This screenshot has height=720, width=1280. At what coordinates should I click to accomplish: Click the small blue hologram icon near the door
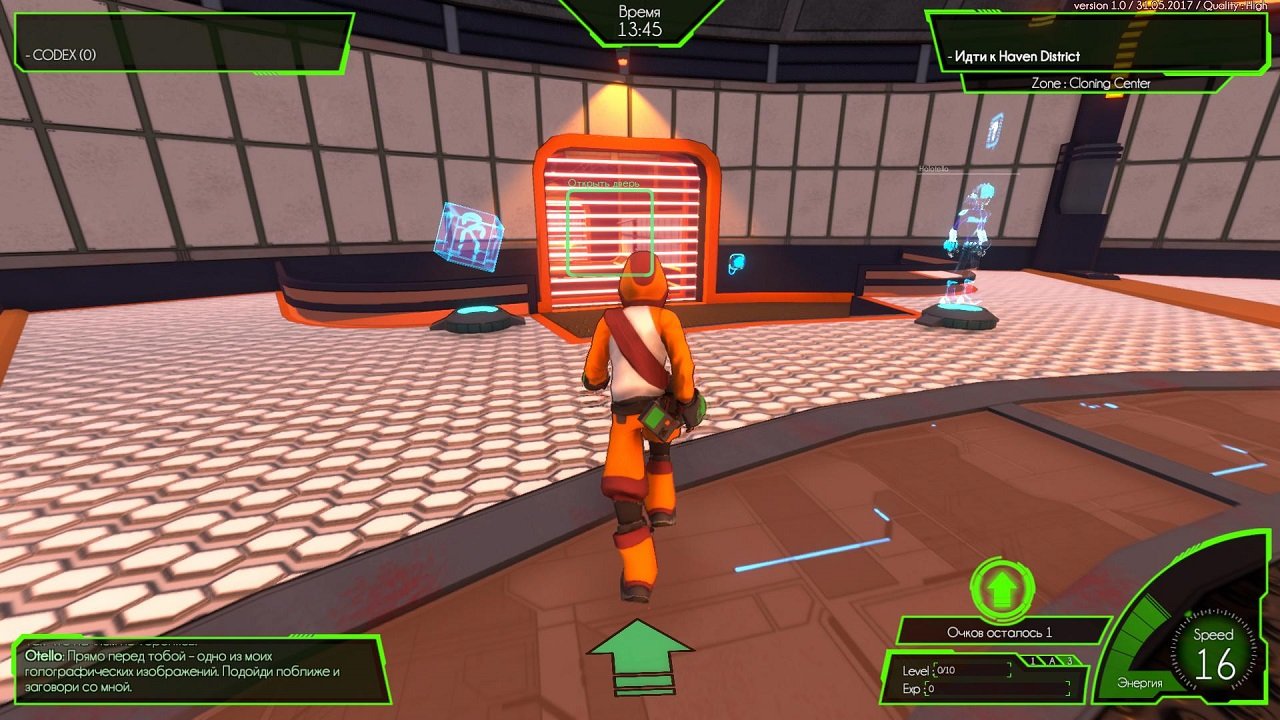coord(735,262)
